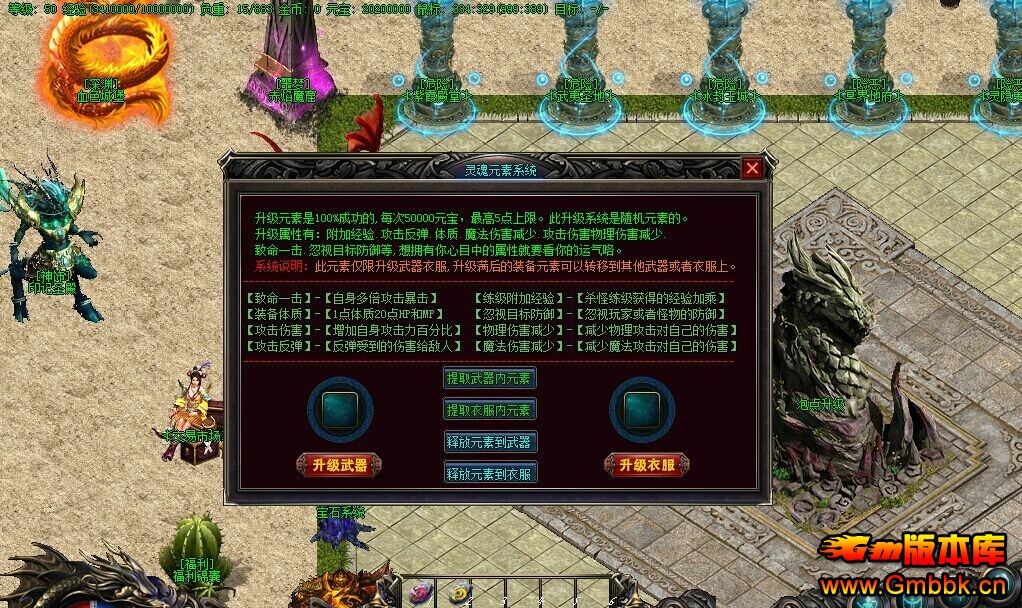Use the pink item in hotbar slot 1
This screenshot has height=608, width=1022.
[421, 592]
